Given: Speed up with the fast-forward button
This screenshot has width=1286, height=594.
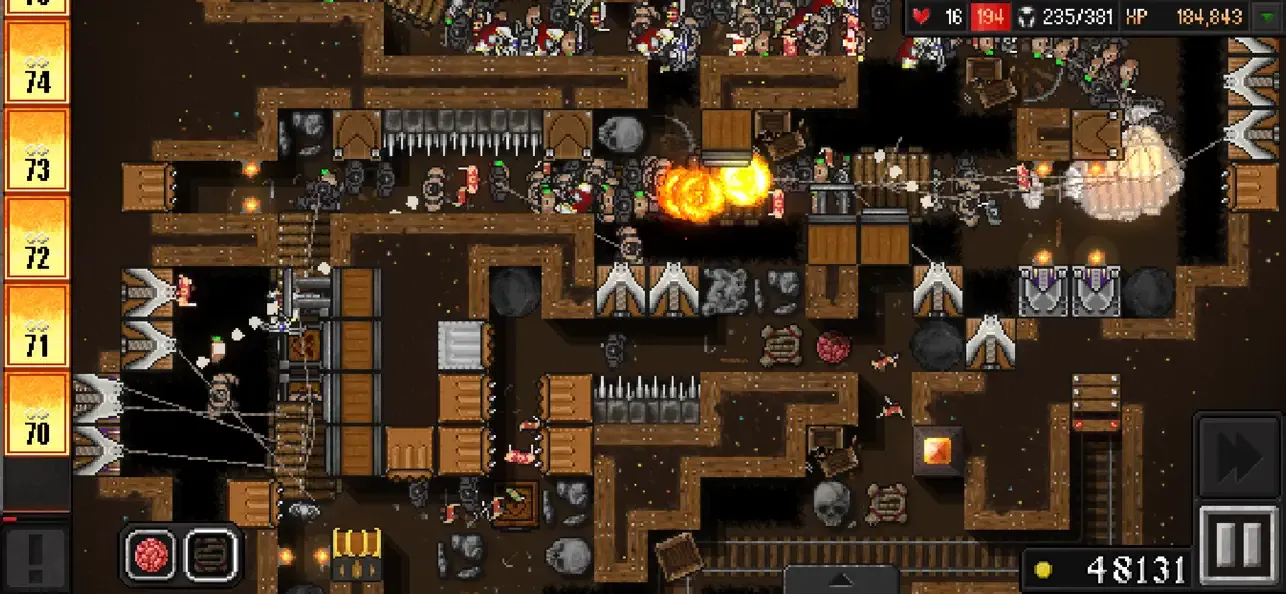Looking at the screenshot, I should [x=1240, y=456].
